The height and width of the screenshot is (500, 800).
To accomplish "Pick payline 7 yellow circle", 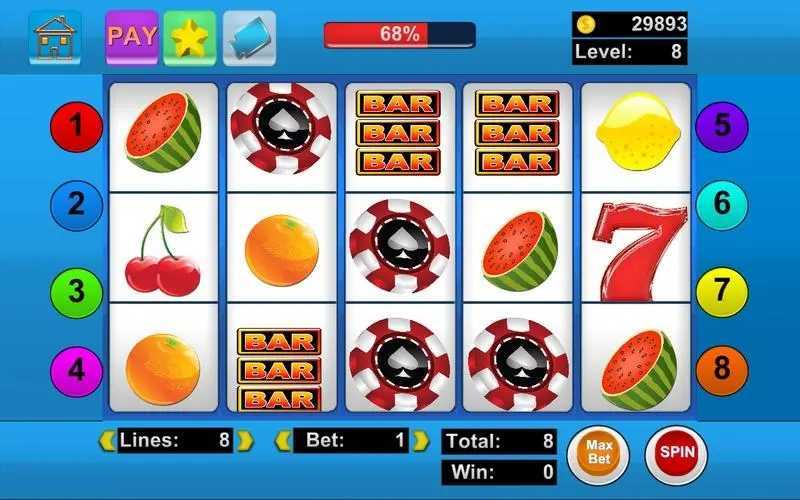I will click(722, 291).
